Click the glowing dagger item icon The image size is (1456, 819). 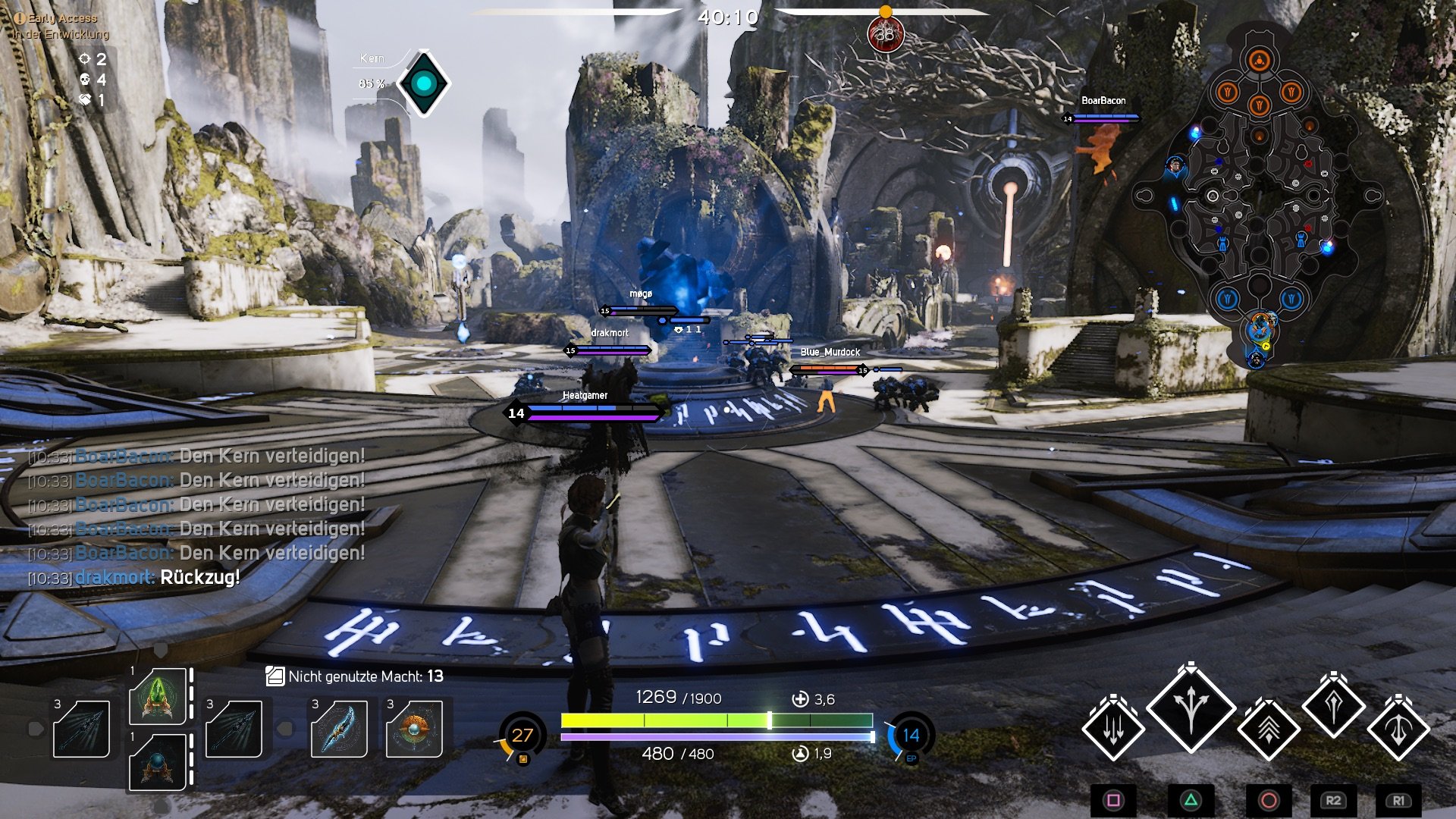coord(340,729)
